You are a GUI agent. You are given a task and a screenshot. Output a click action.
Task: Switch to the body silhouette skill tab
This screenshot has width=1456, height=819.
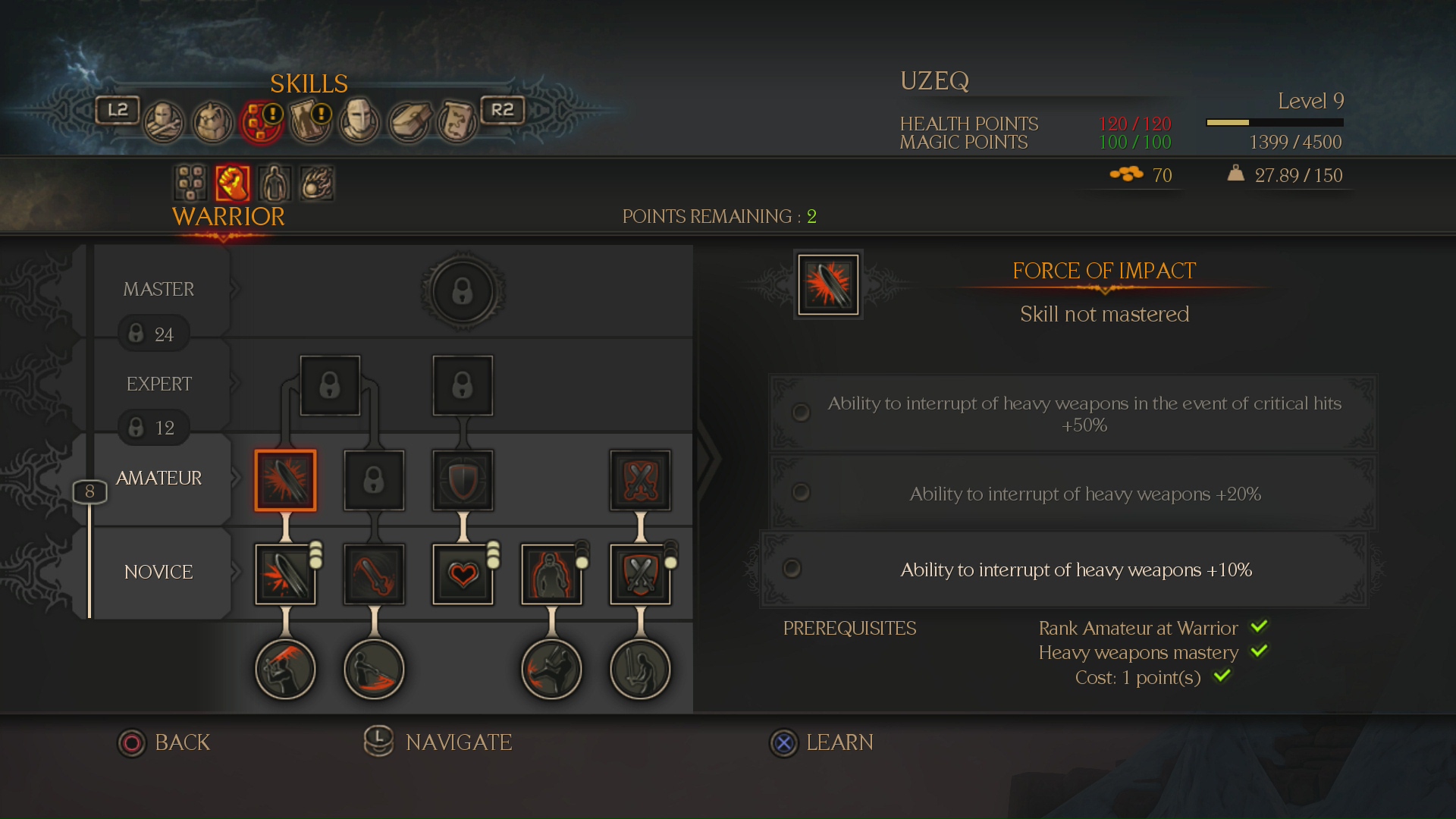tap(275, 183)
